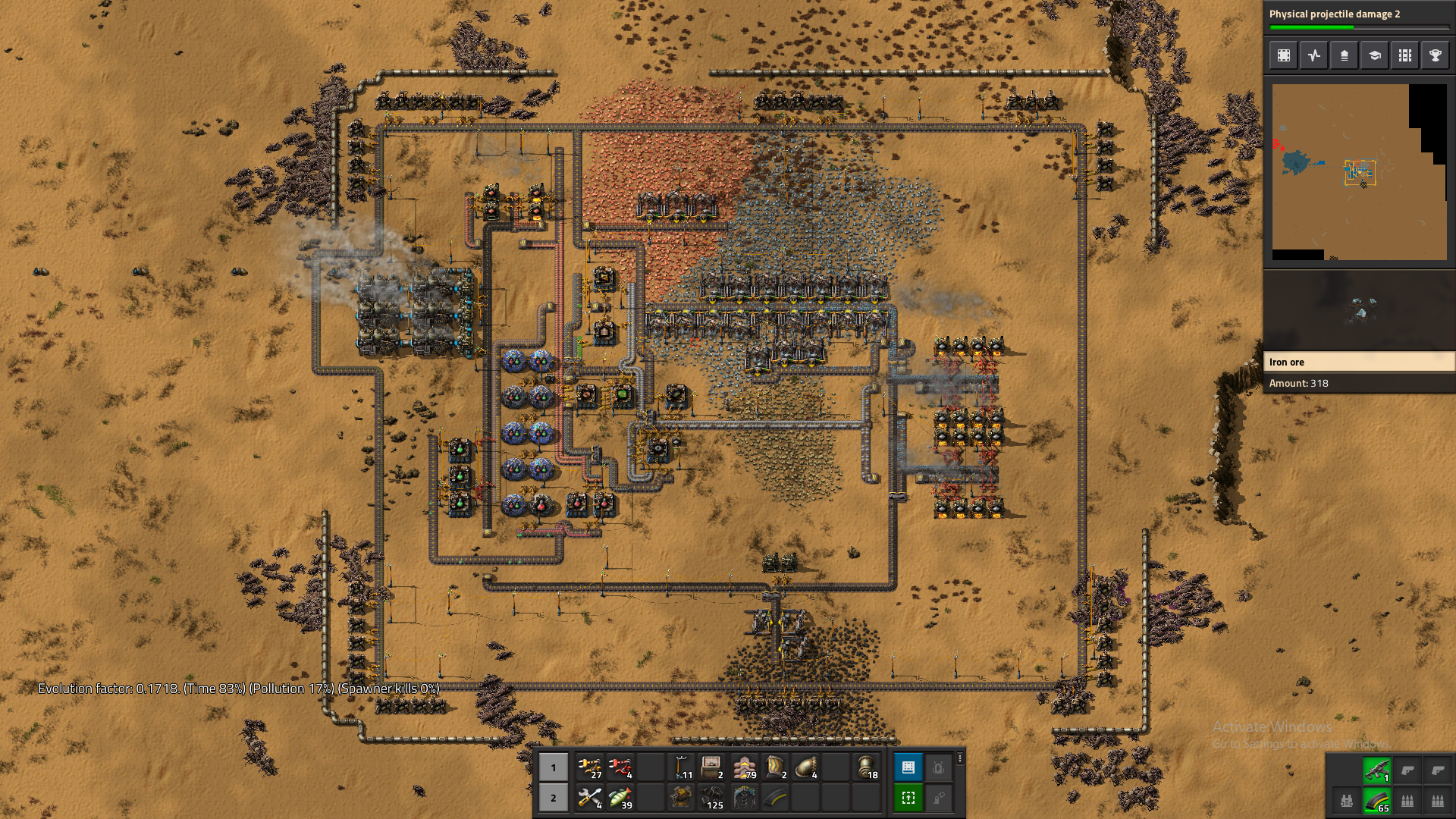
Task: Pick the red long-handed inserter slot
Action: coord(620,767)
